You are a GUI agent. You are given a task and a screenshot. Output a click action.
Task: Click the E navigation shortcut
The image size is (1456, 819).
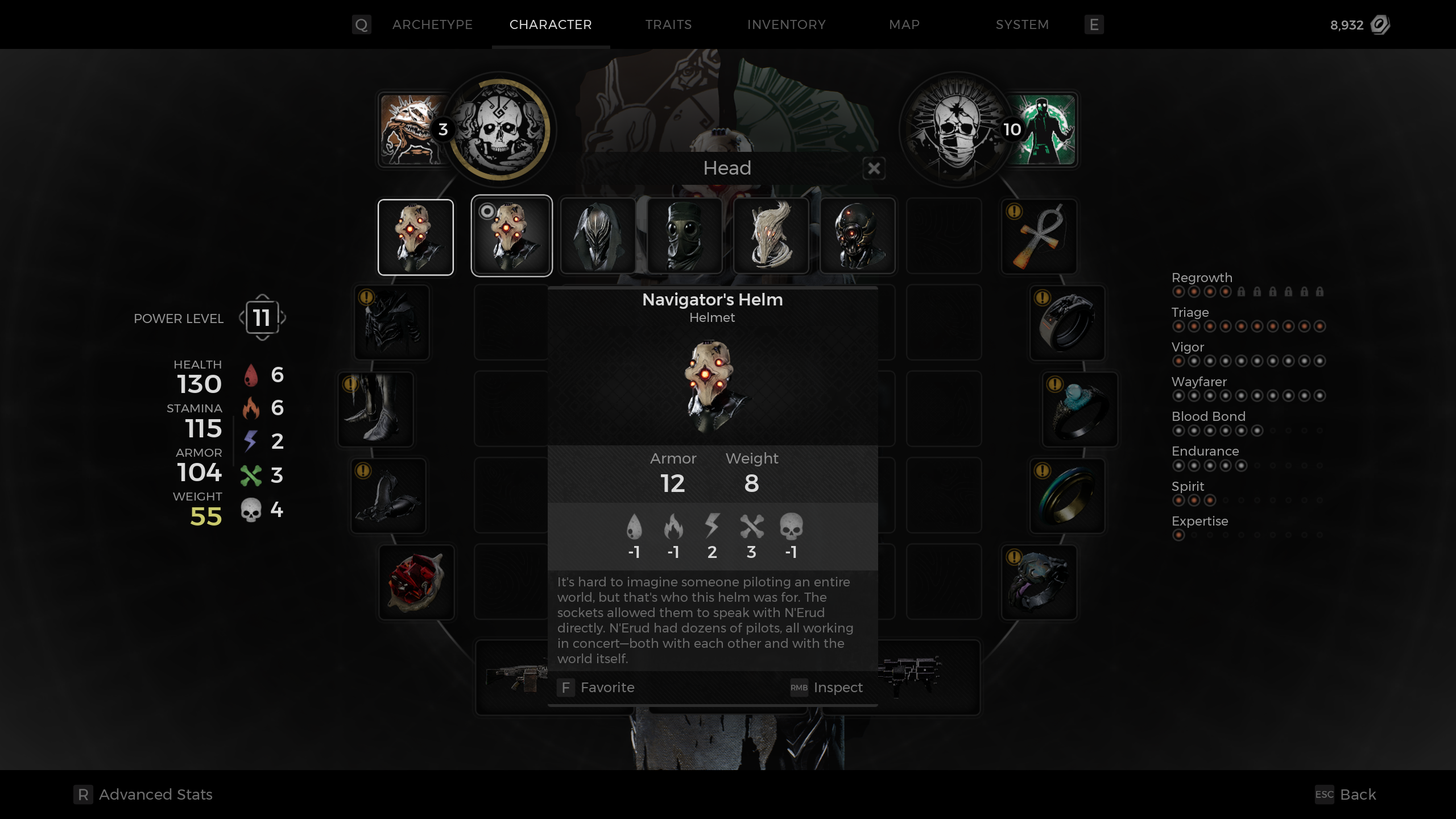[1094, 24]
